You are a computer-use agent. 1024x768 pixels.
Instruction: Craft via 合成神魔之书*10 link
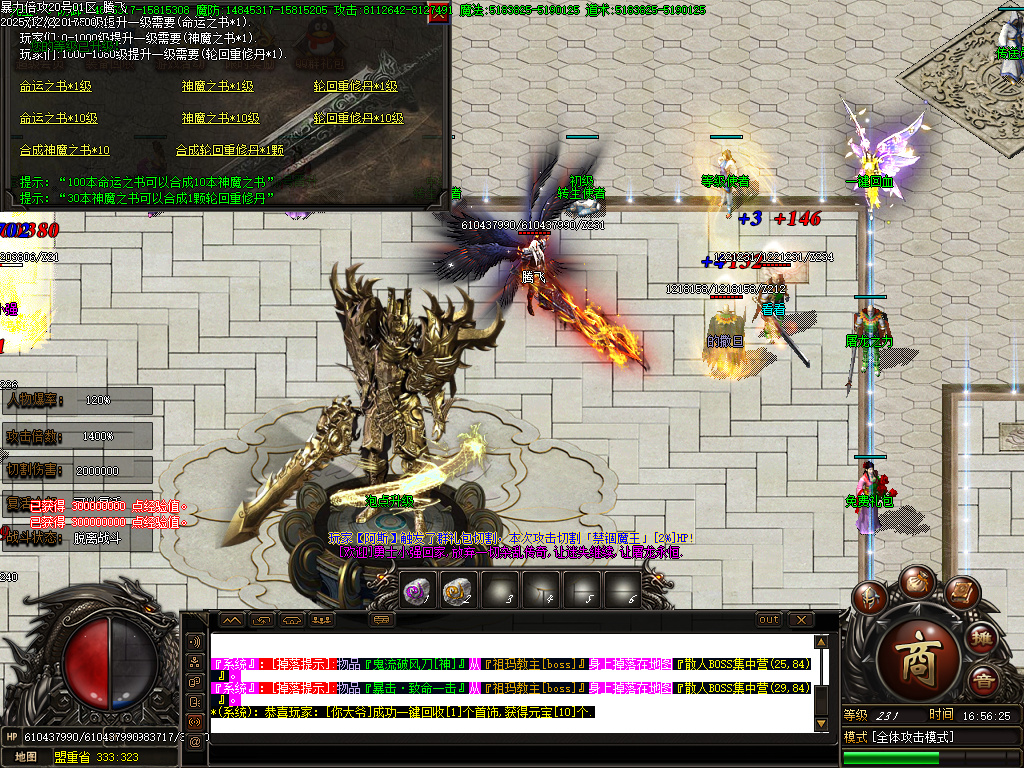click(65, 150)
